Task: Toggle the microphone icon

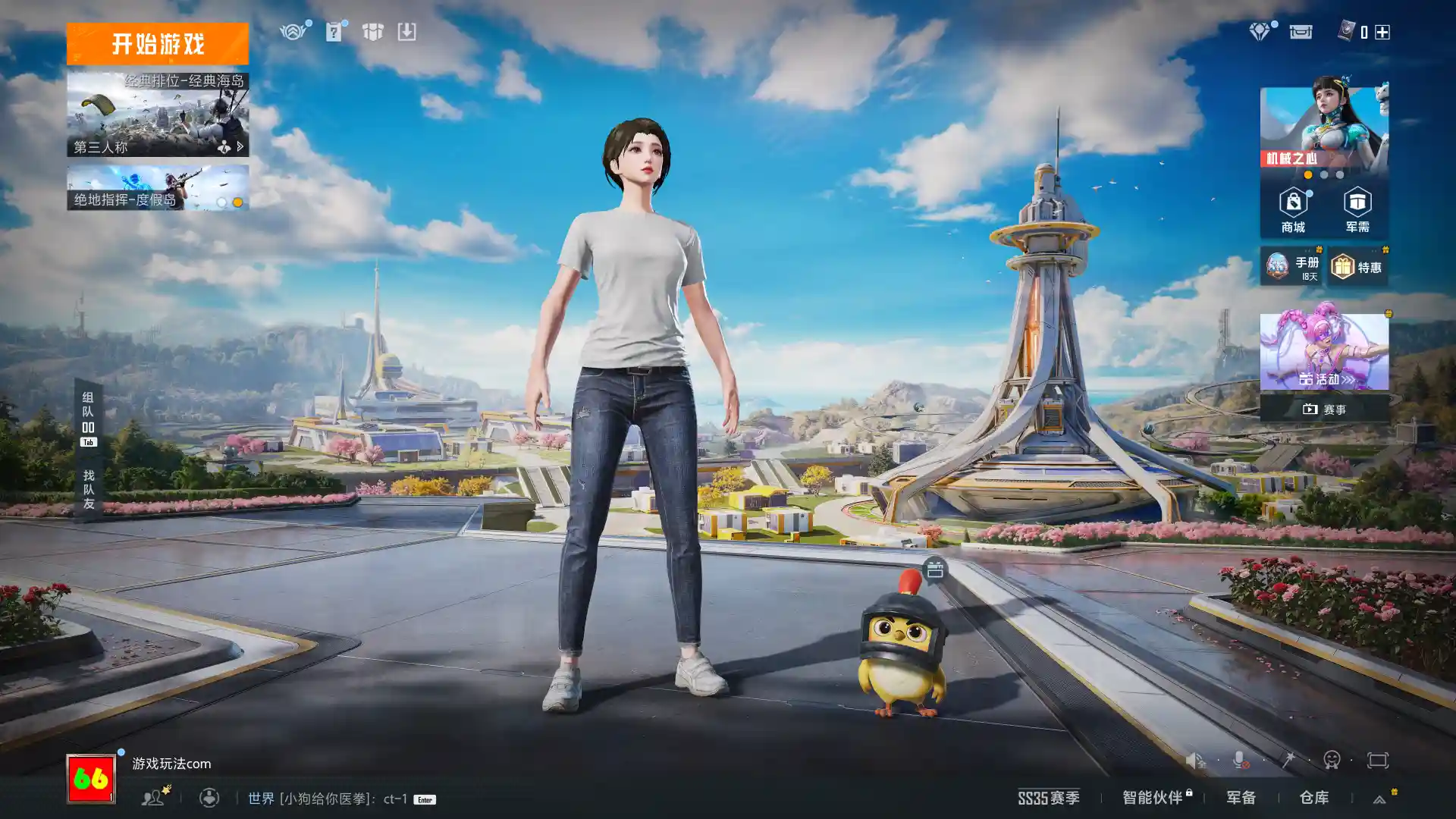Action: [1240, 760]
